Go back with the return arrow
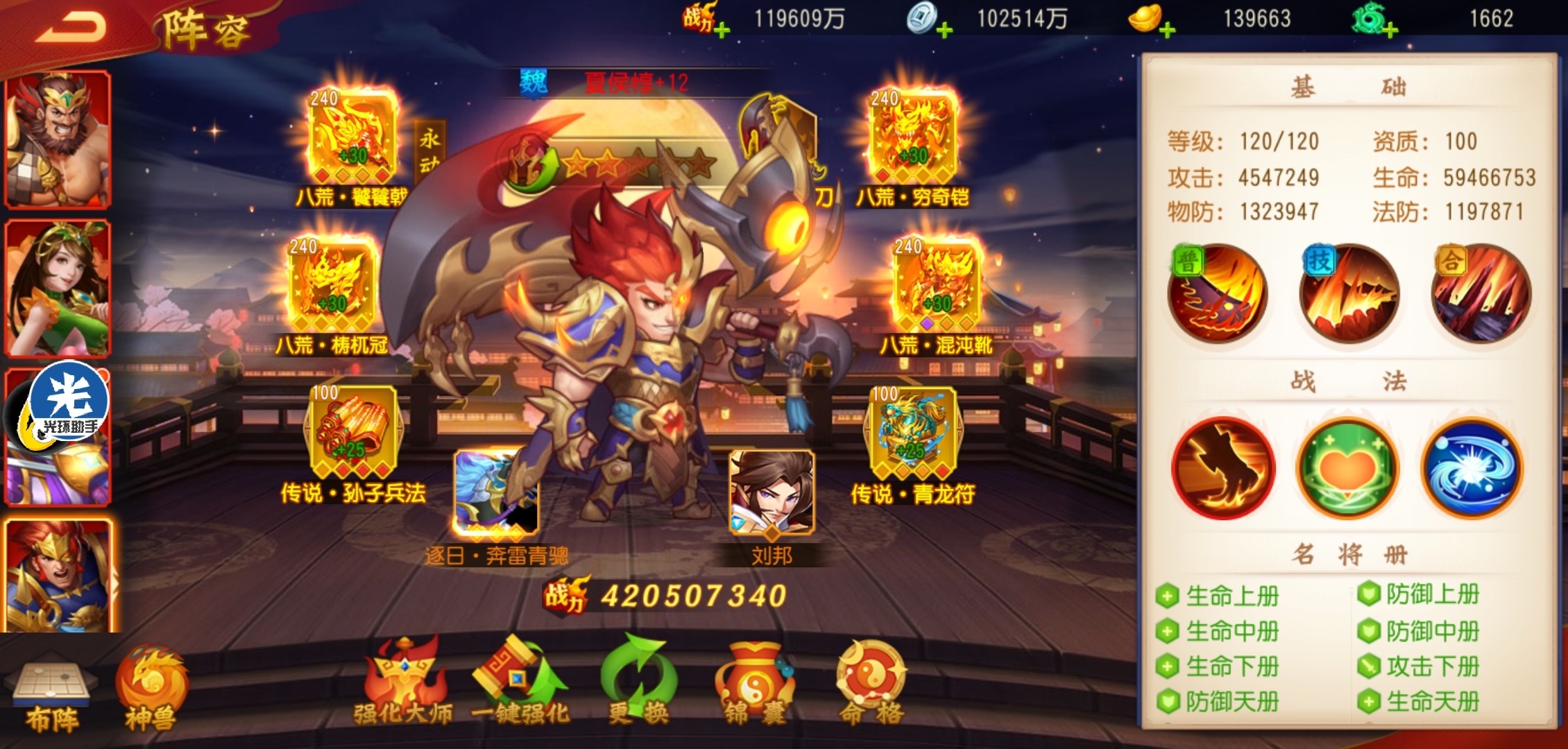Viewport: 1568px width, 749px height. tap(71, 28)
